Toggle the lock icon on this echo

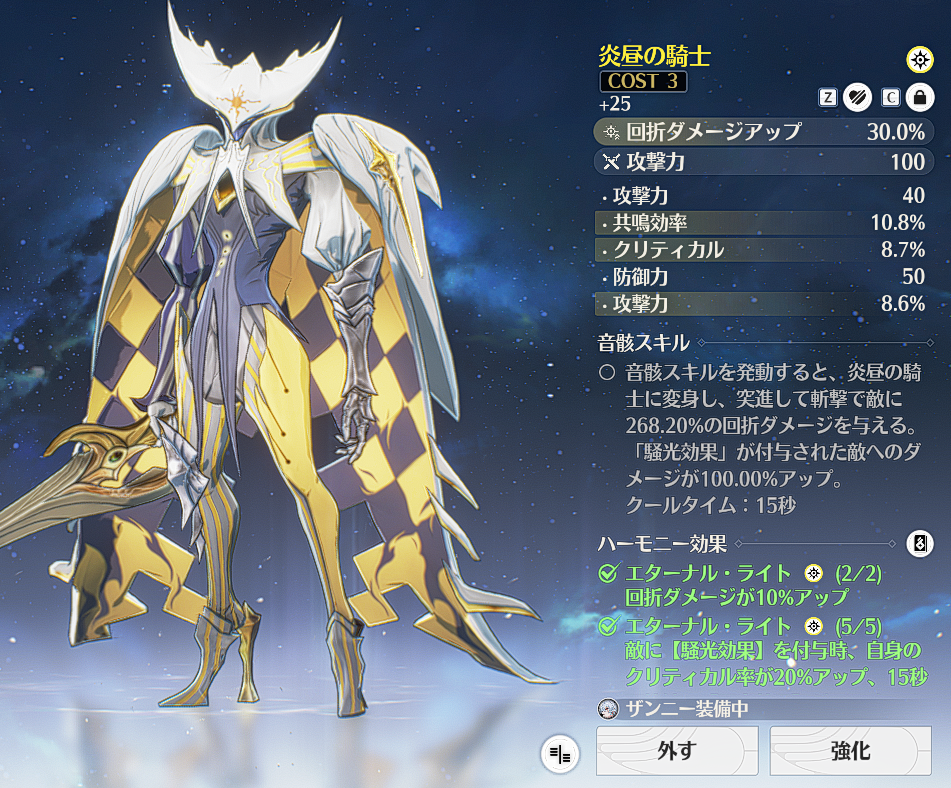pos(919,97)
